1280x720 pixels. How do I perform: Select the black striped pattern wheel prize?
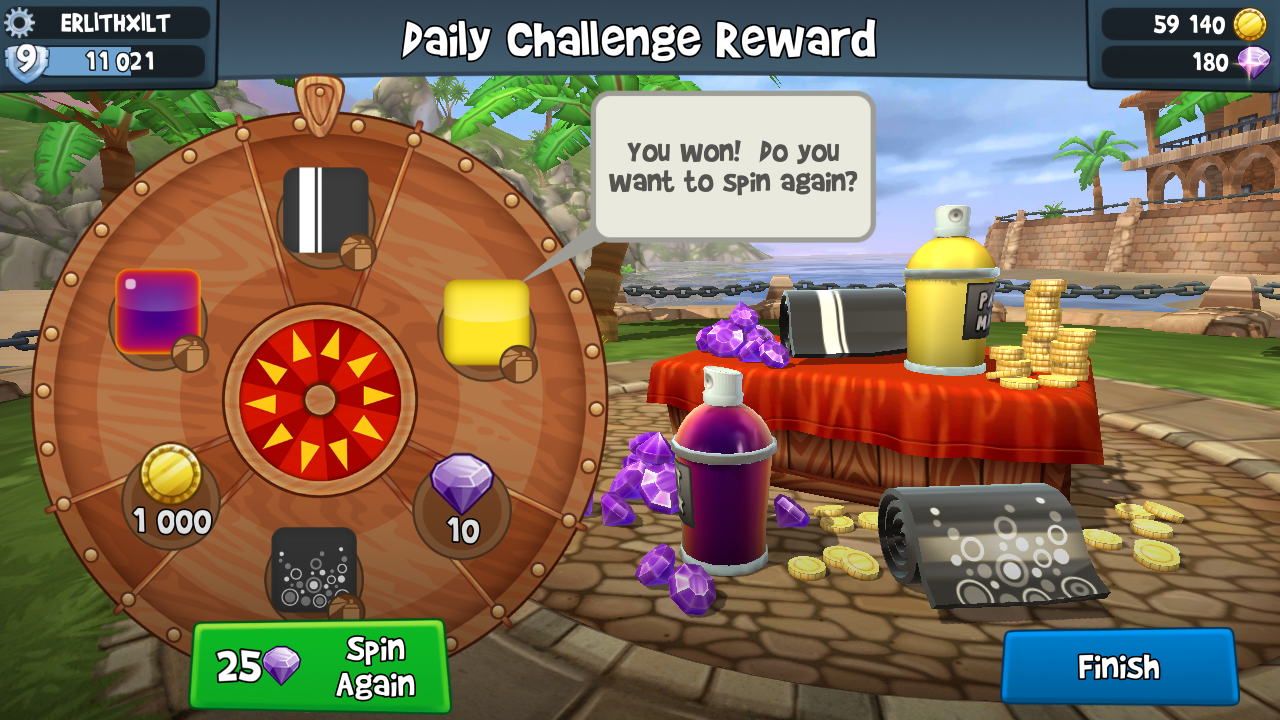325,210
